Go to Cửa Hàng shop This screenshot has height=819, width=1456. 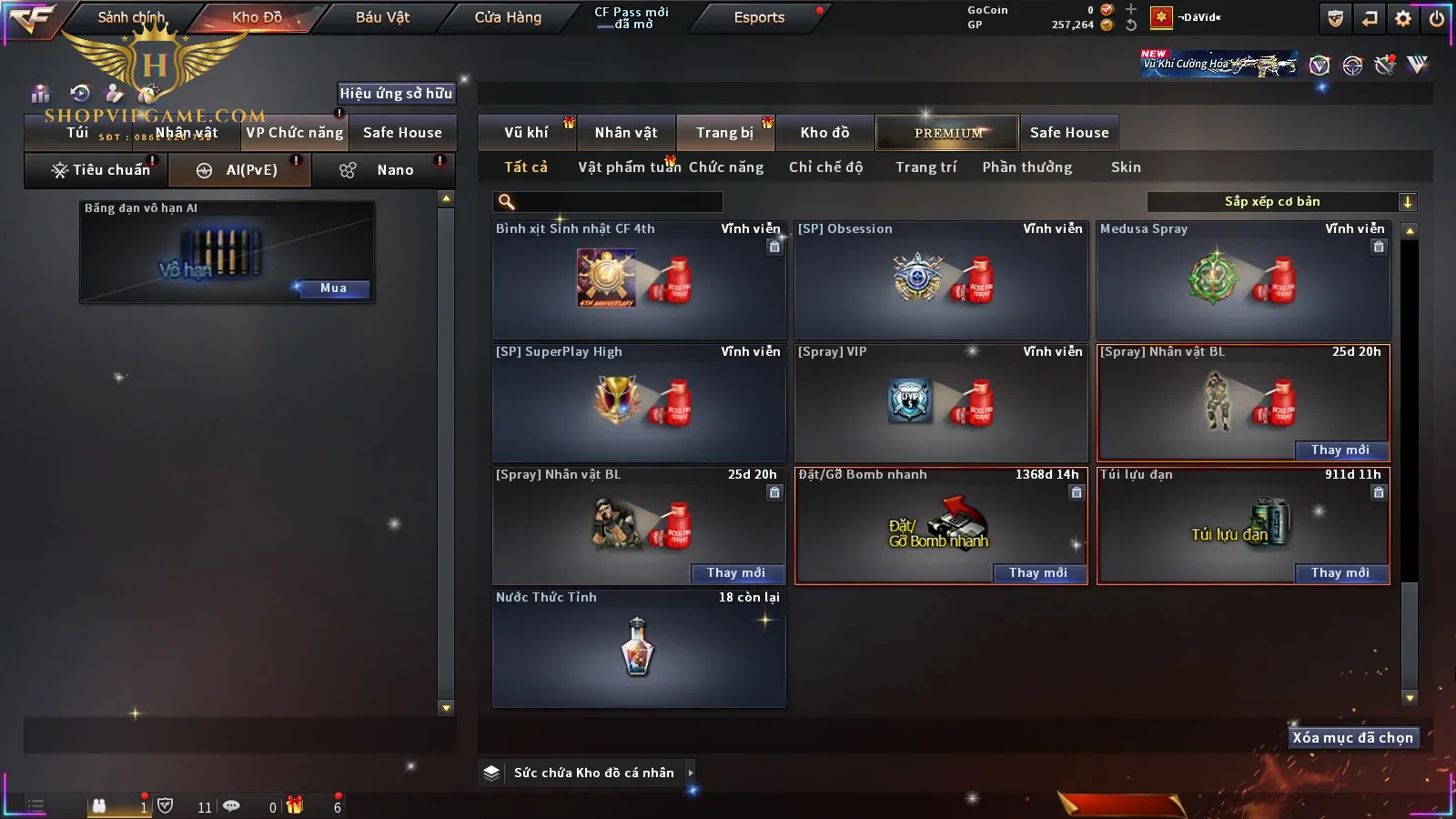click(x=508, y=17)
